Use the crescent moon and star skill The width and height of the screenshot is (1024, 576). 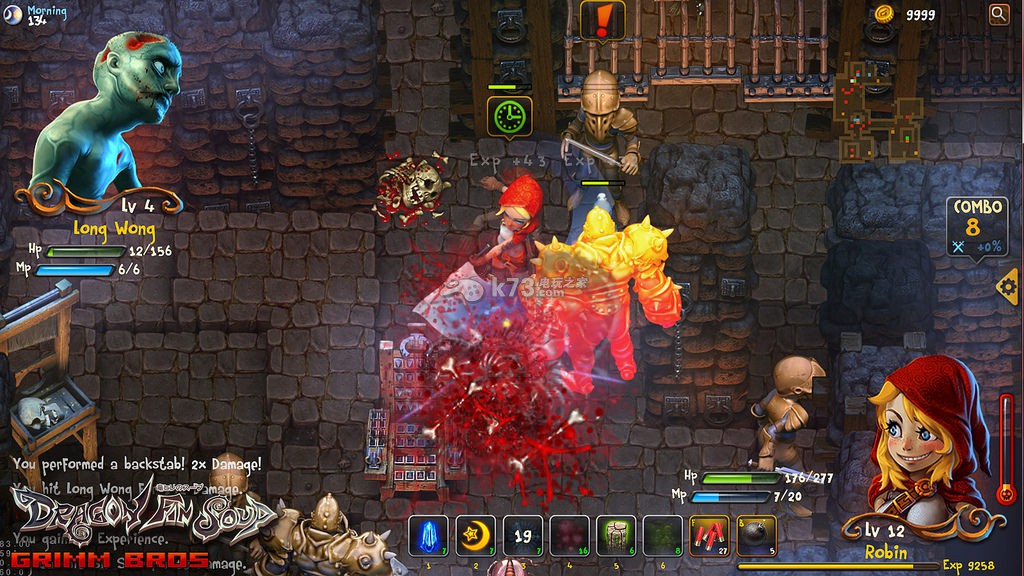point(475,536)
